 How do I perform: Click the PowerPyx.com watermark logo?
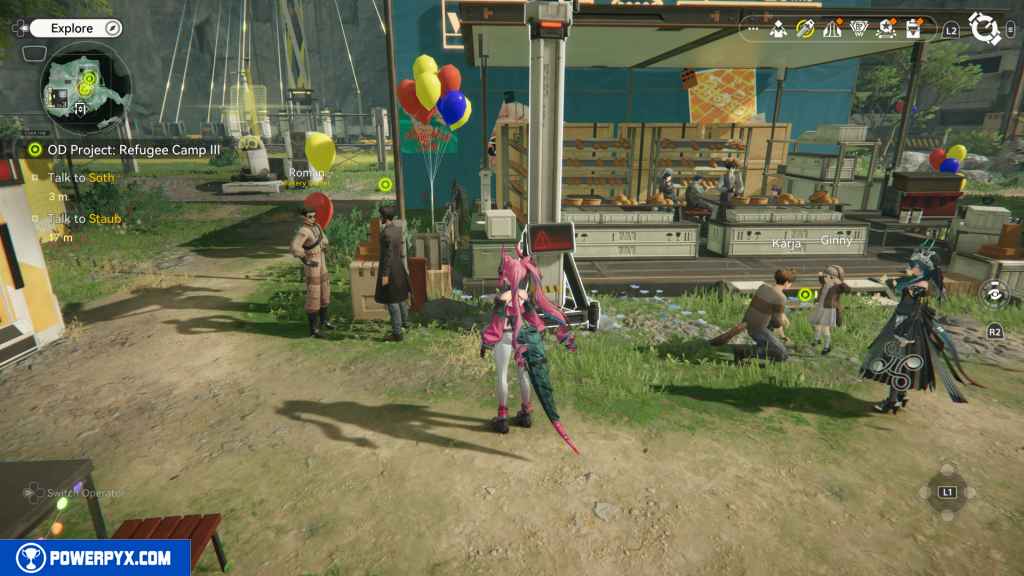coord(95,558)
